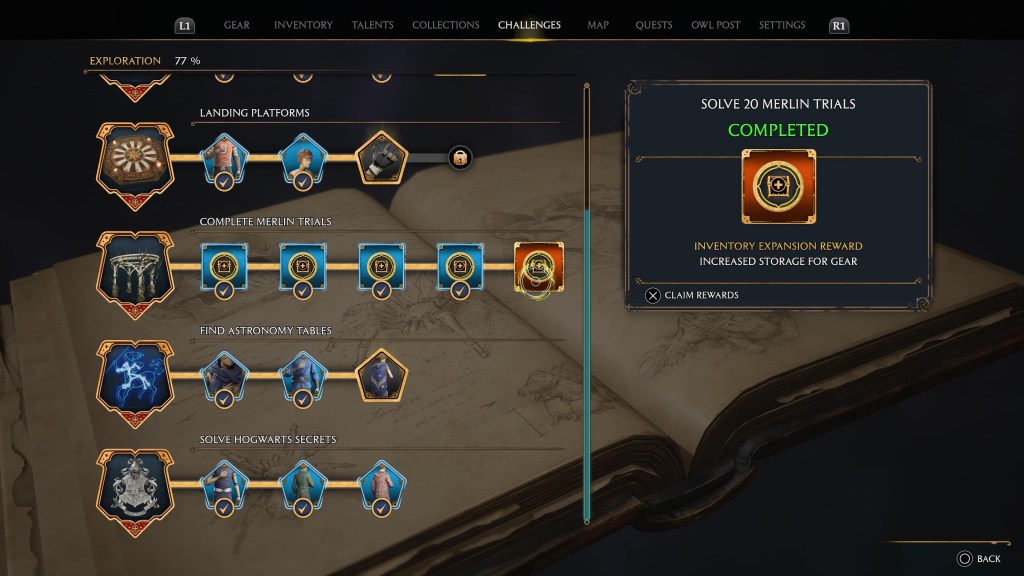The height and width of the screenshot is (576, 1024).
Task: Select the locked Landing Platforms reward
Action: tap(460, 157)
